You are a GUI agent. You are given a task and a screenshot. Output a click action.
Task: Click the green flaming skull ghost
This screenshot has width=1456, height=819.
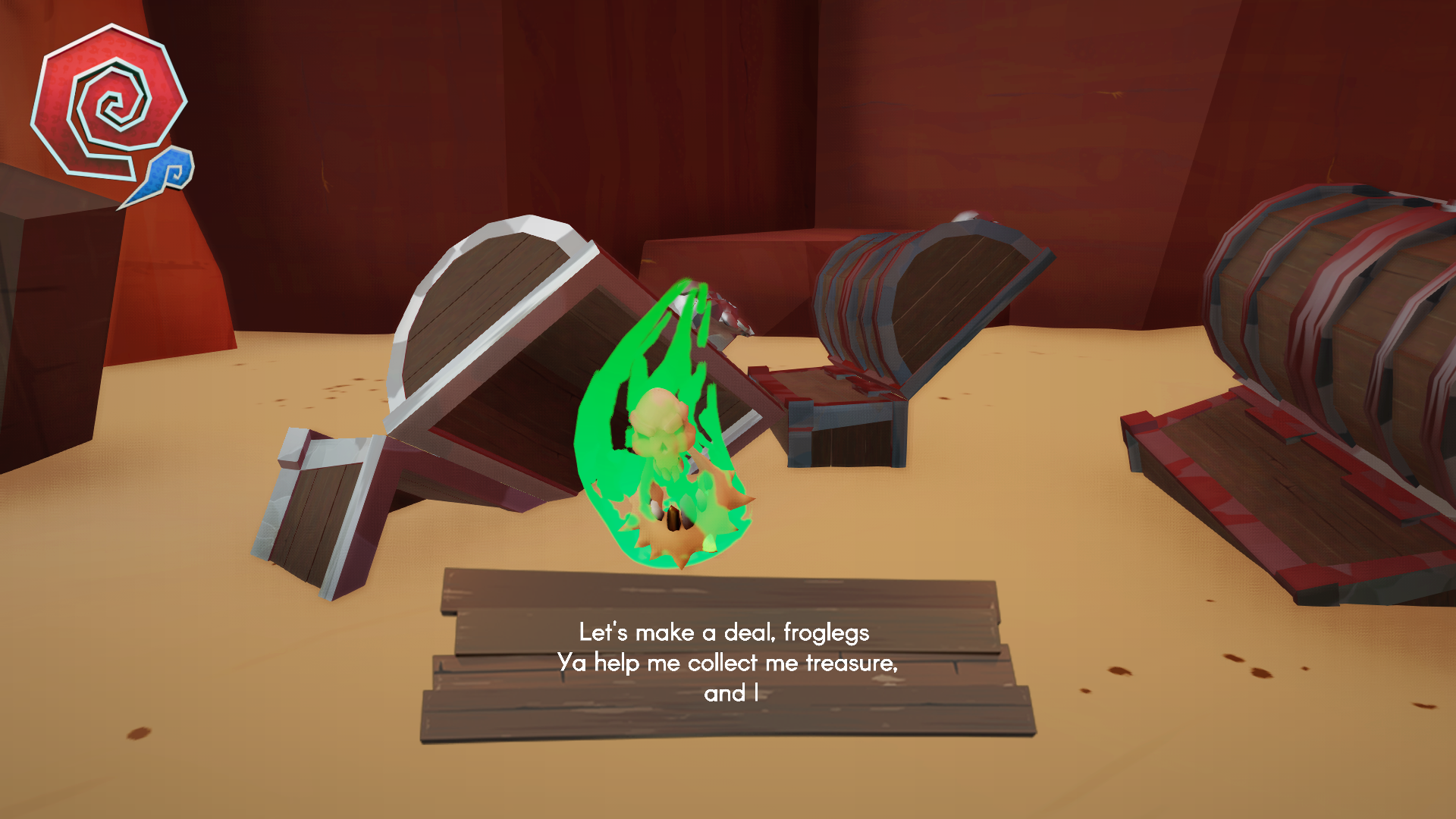click(x=667, y=432)
